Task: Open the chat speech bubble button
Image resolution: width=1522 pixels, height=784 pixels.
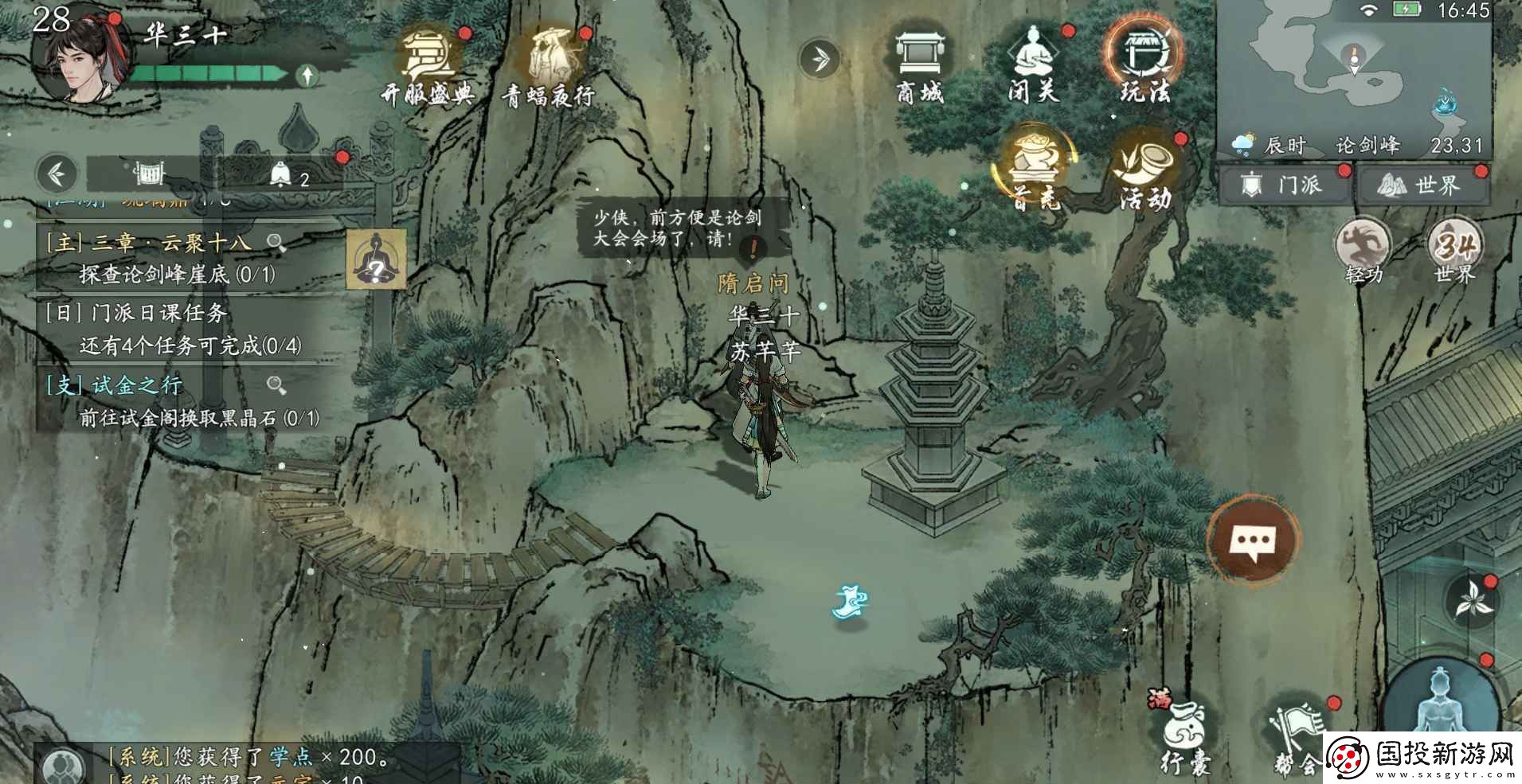Action: tap(1254, 542)
